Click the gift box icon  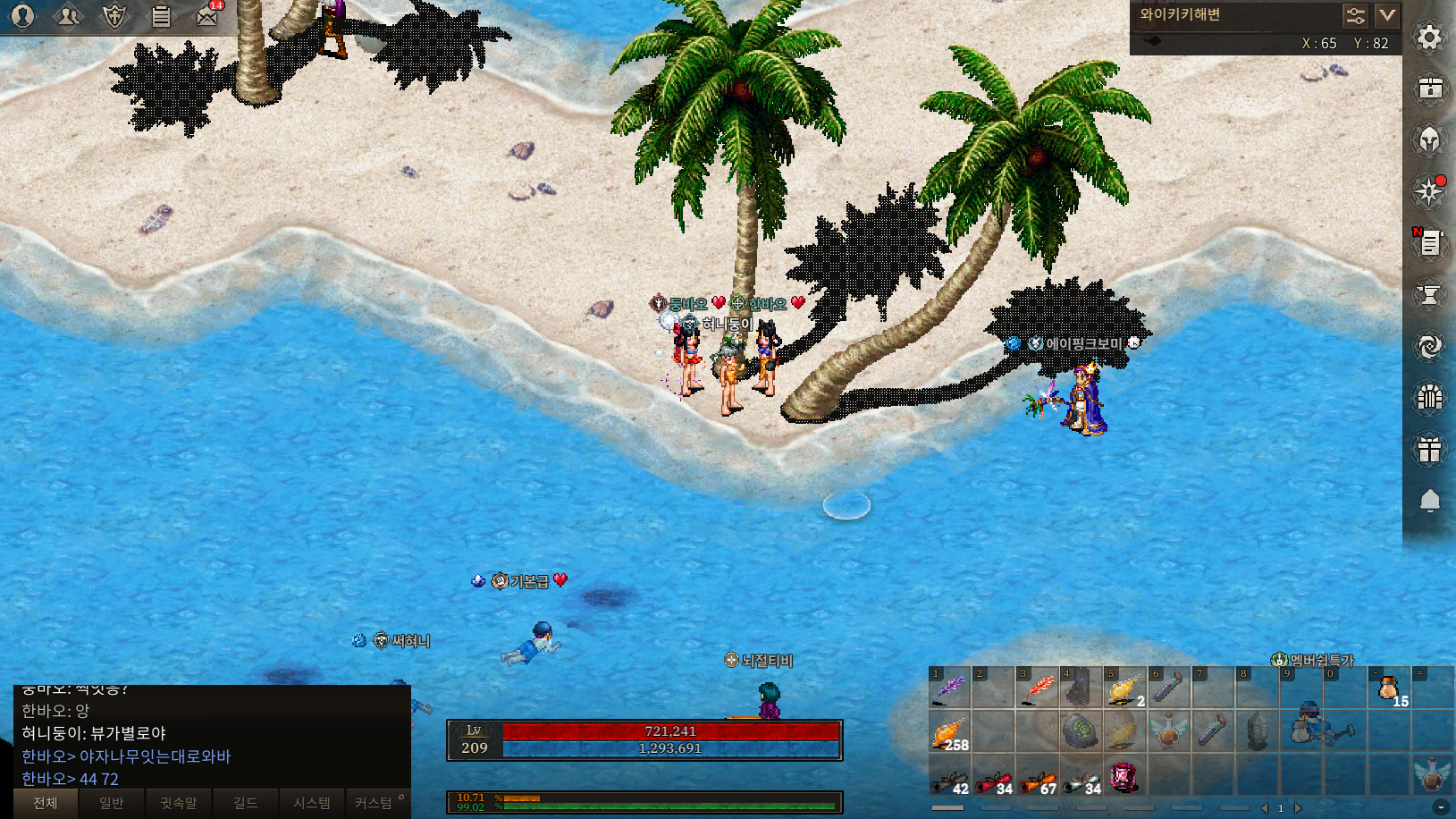coord(1429,449)
